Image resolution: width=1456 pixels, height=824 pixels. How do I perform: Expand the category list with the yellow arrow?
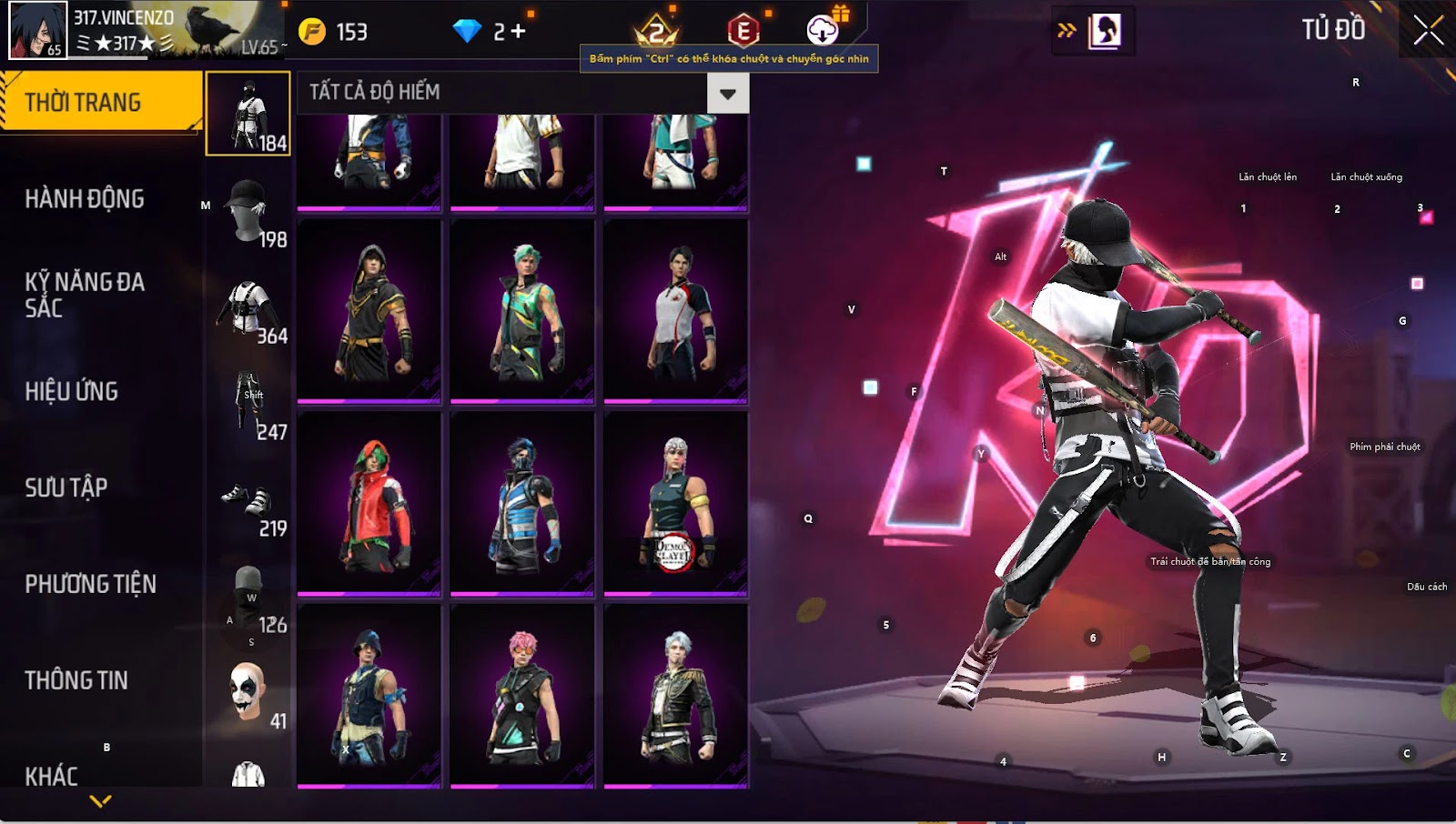coord(101,801)
